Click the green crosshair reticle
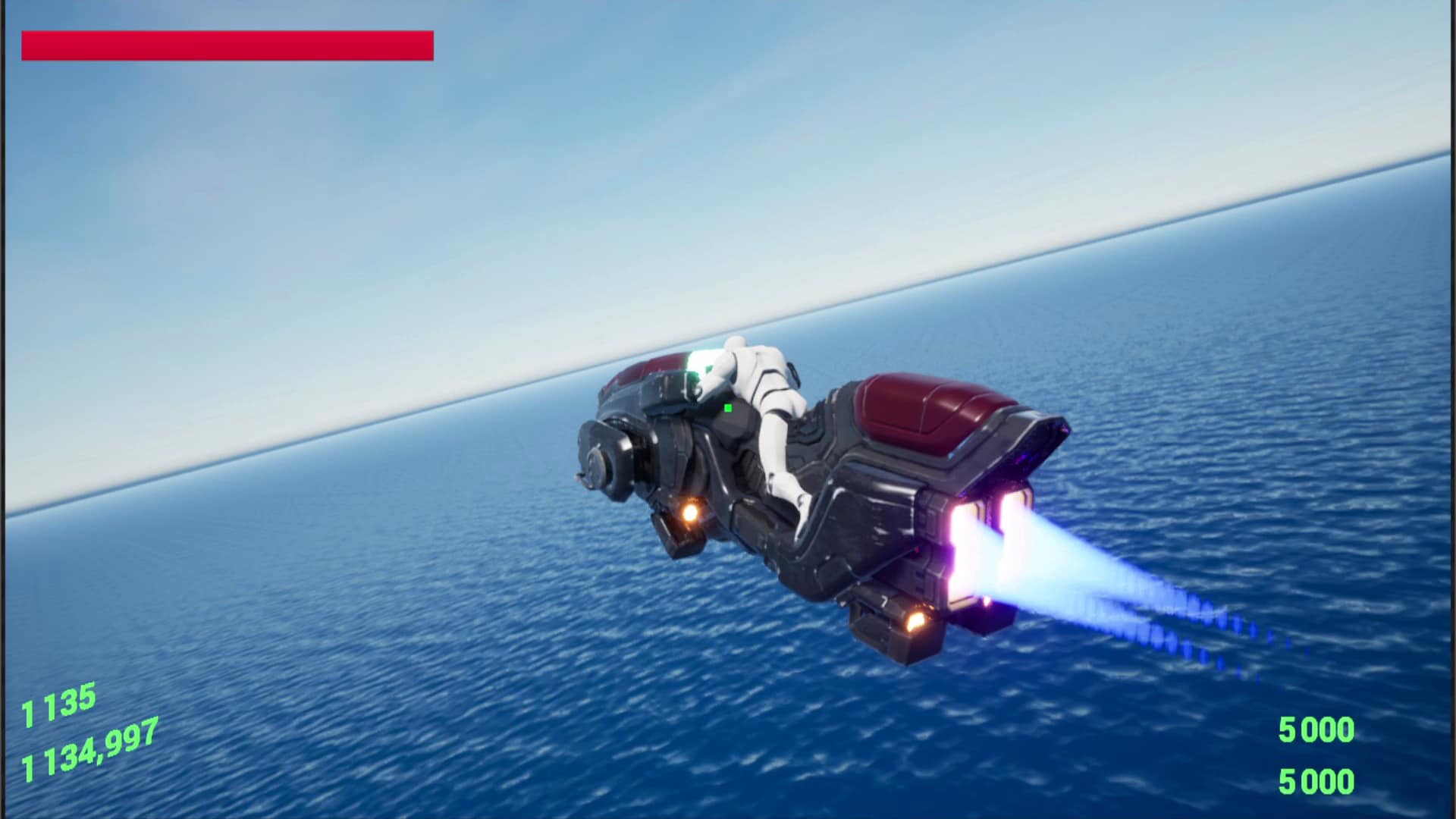Viewport: 1456px width, 819px height. pos(726,407)
